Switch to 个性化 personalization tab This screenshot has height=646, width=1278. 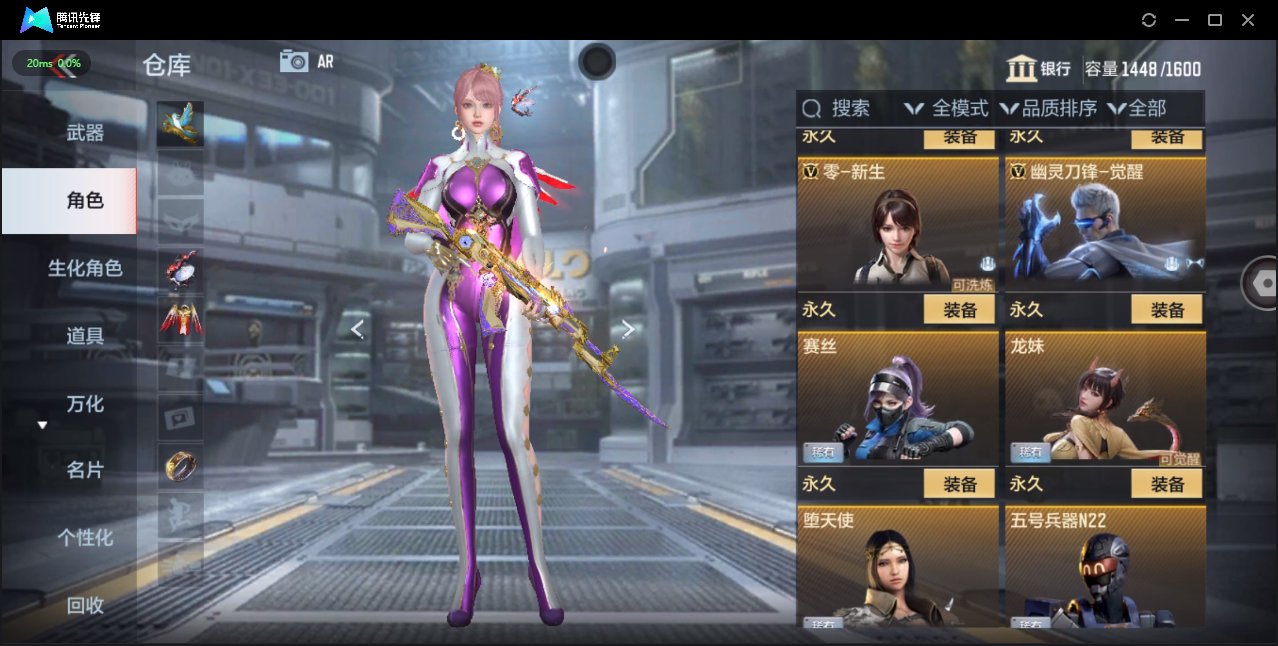[x=85, y=538]
